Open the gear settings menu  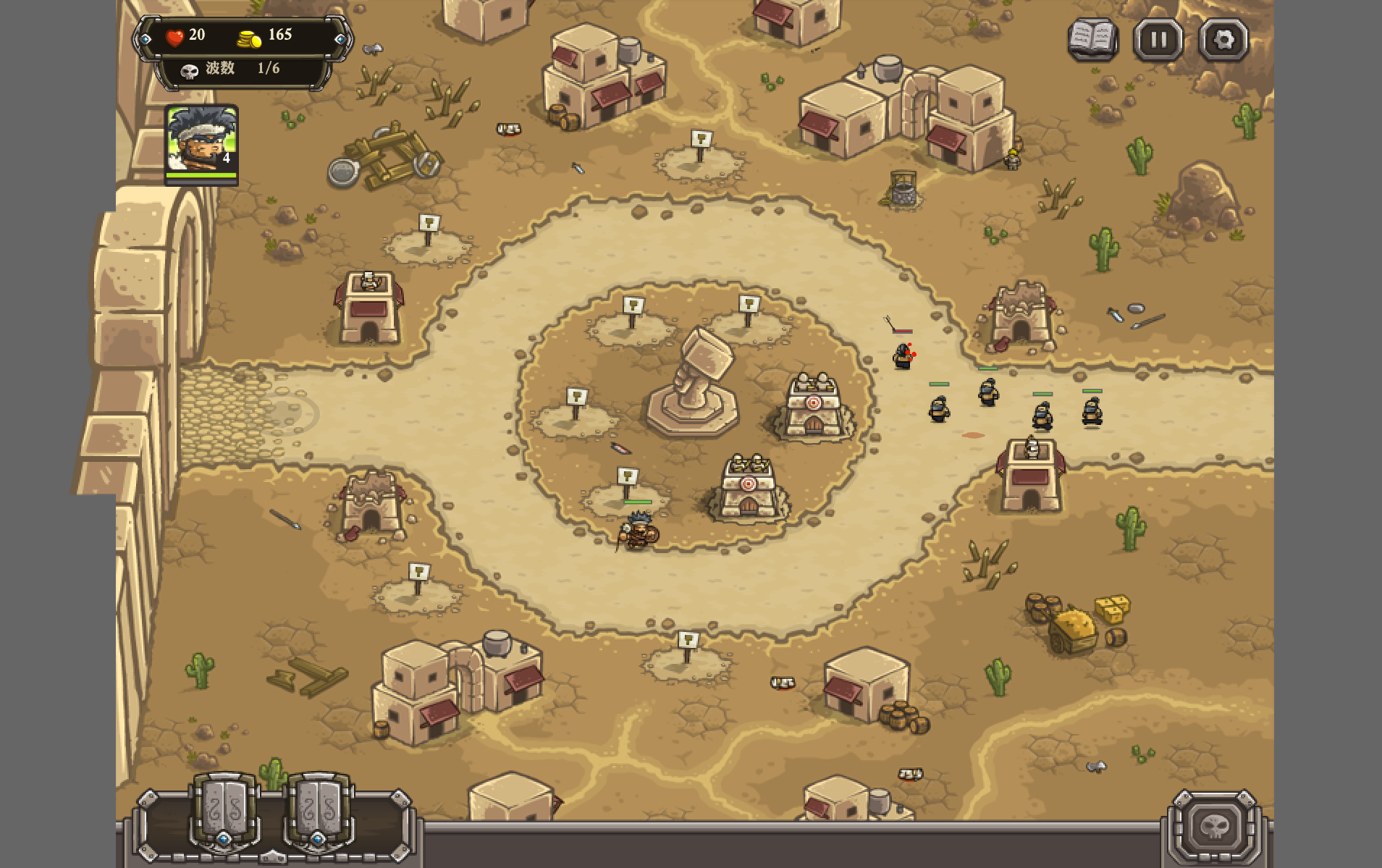pyautogui.click(x=1223, y=39)
